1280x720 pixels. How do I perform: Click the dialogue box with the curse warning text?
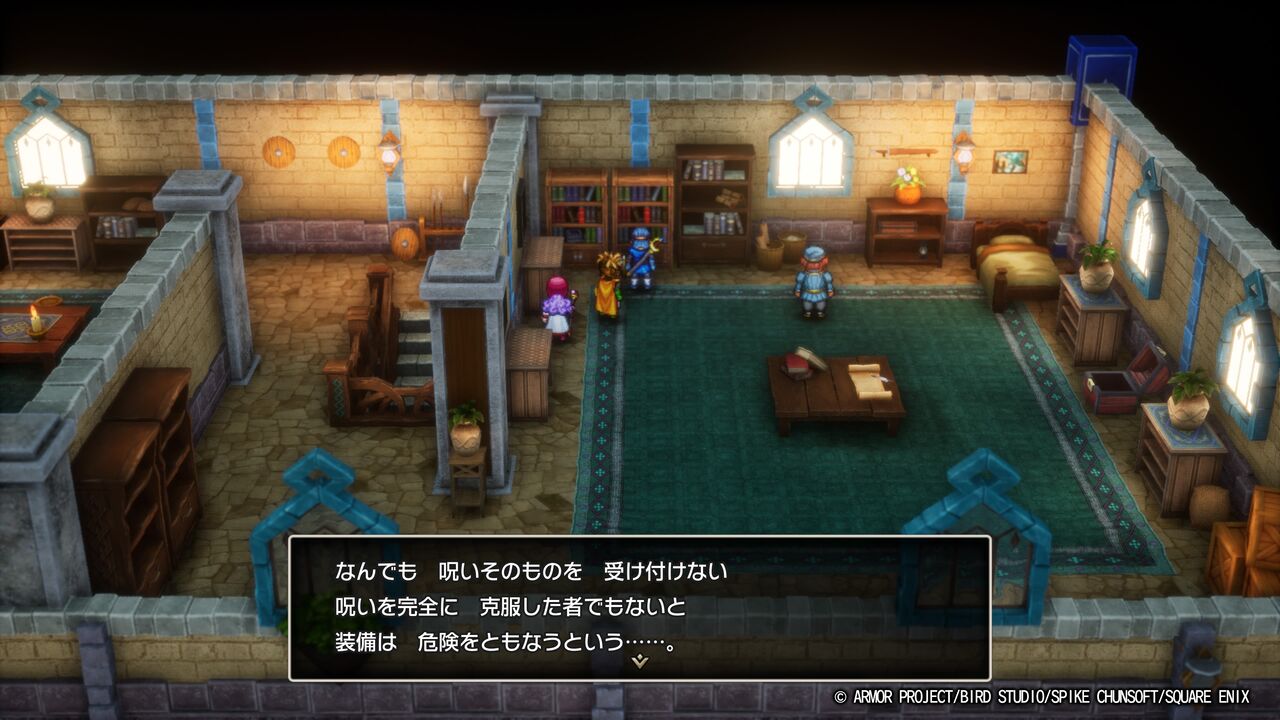click(x=640, y=600)
